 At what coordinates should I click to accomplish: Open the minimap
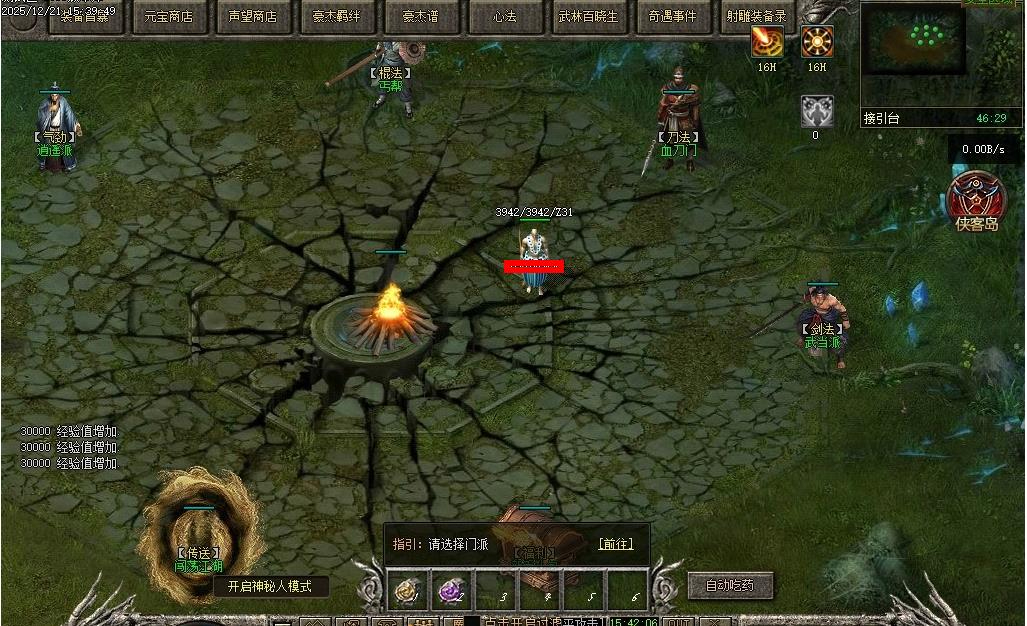(x=926, y=55)
